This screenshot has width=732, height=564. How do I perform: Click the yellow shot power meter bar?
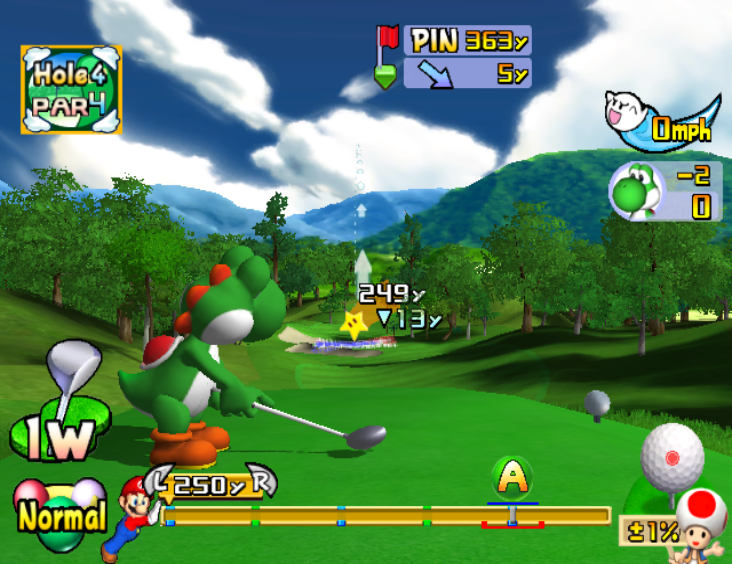pyautogui.click(x=388, y=516)
